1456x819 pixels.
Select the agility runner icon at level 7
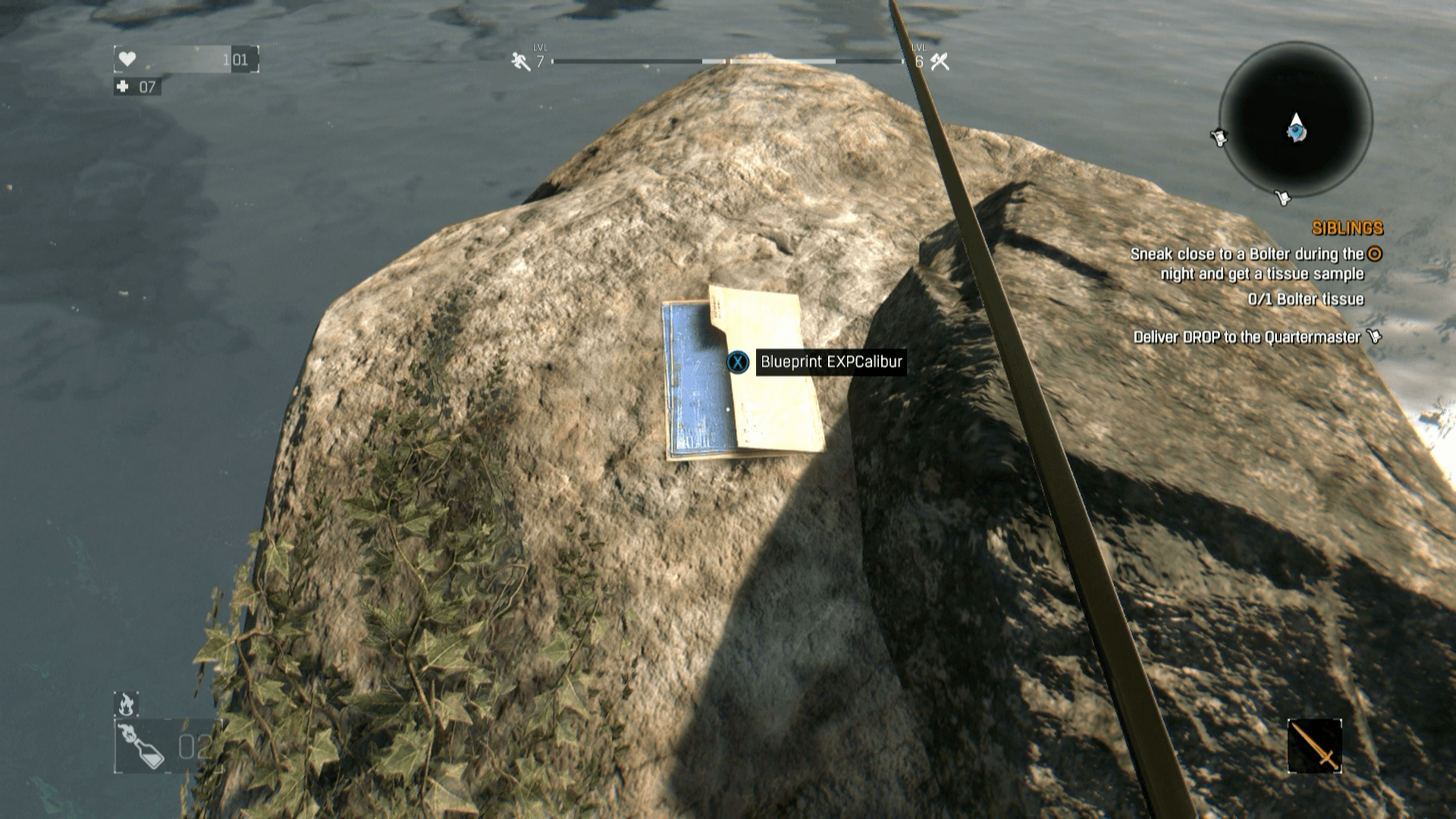pyautogui.click(x=516, y=60)
